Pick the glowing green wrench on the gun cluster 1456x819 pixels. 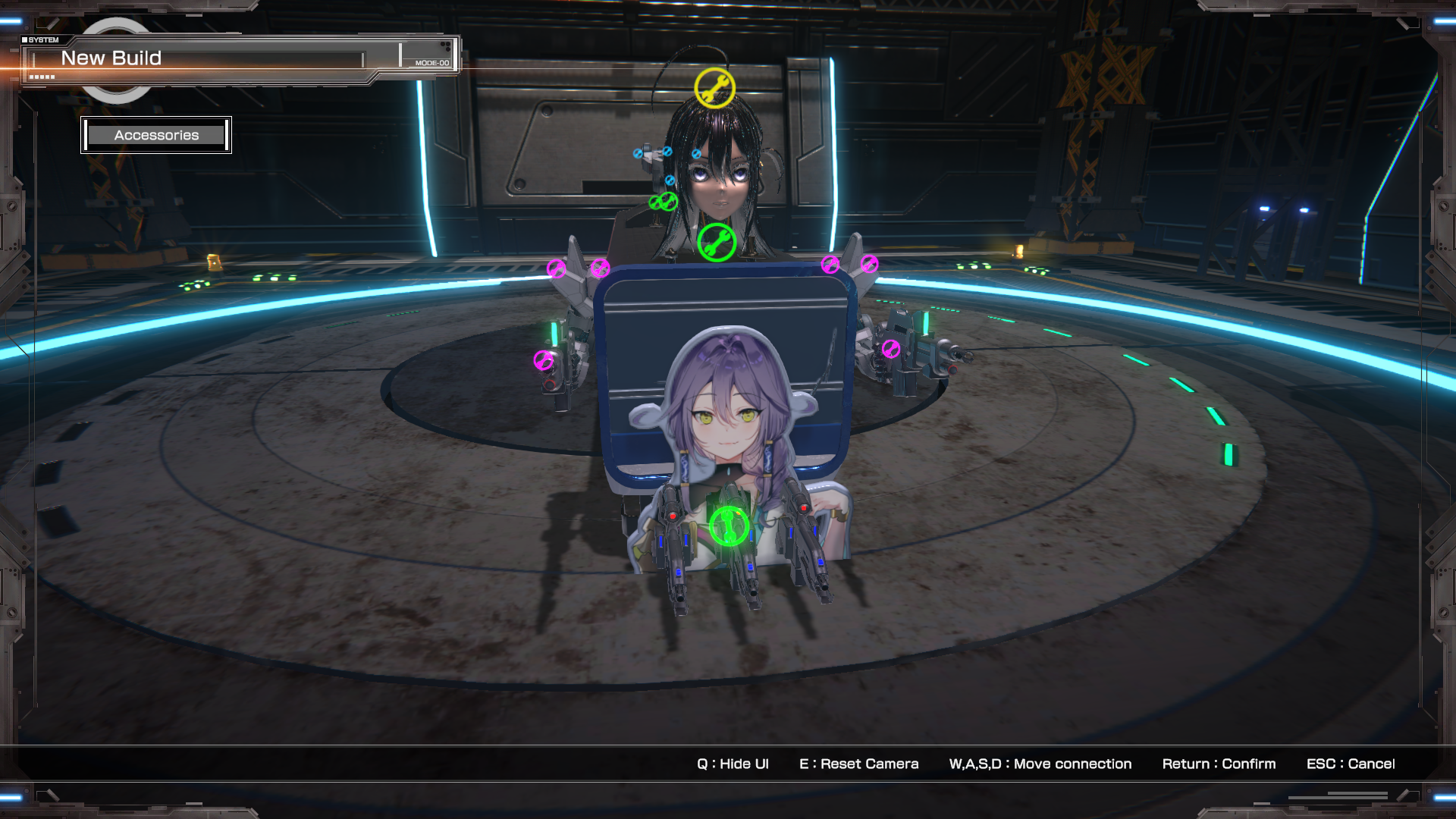[x=729, y=526]
